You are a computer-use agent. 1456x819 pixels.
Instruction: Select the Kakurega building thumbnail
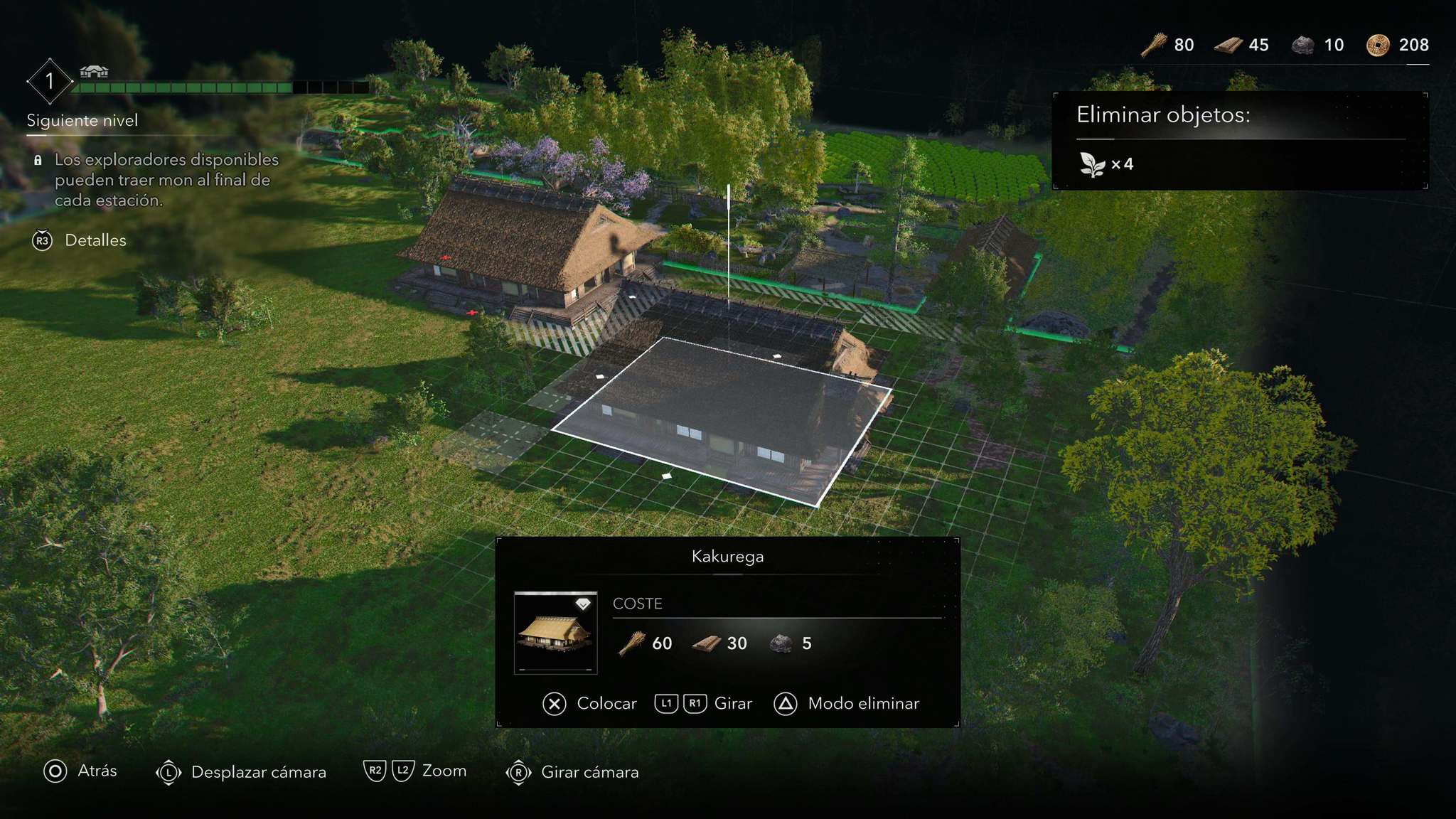coord(555,632)
